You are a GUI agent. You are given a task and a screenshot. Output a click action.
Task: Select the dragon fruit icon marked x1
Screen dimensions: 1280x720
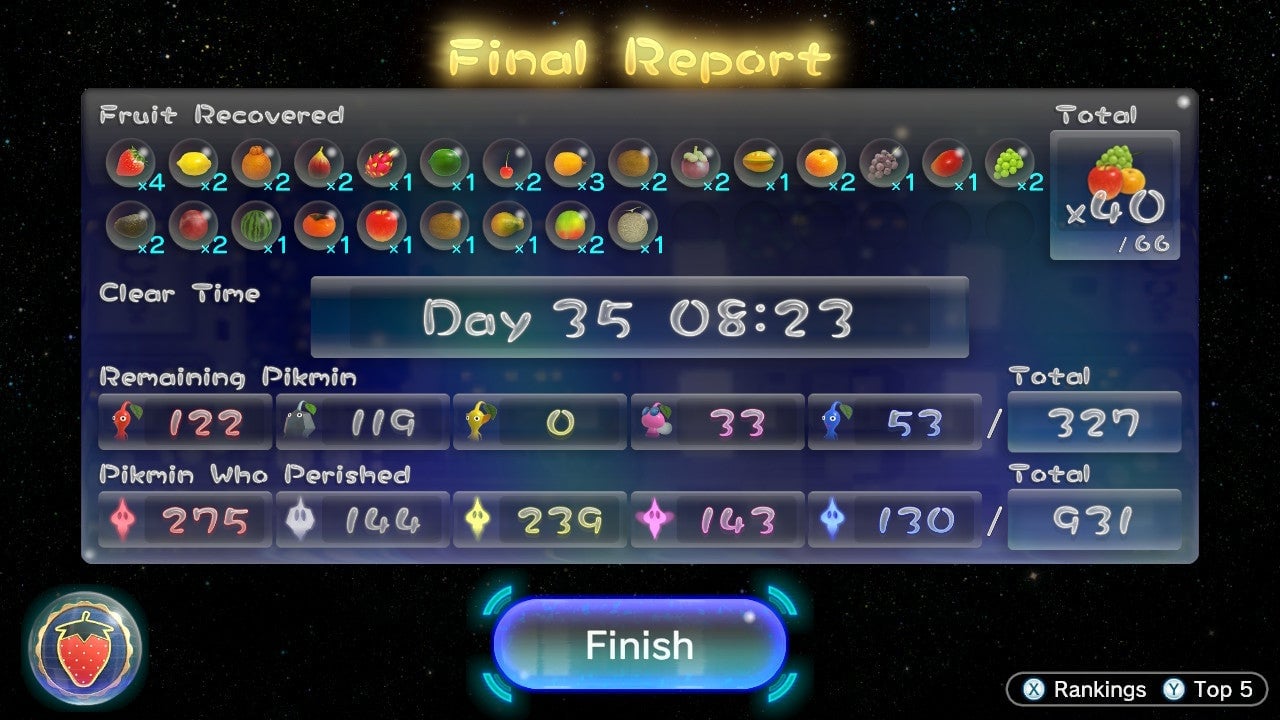[x=381, y=163]
